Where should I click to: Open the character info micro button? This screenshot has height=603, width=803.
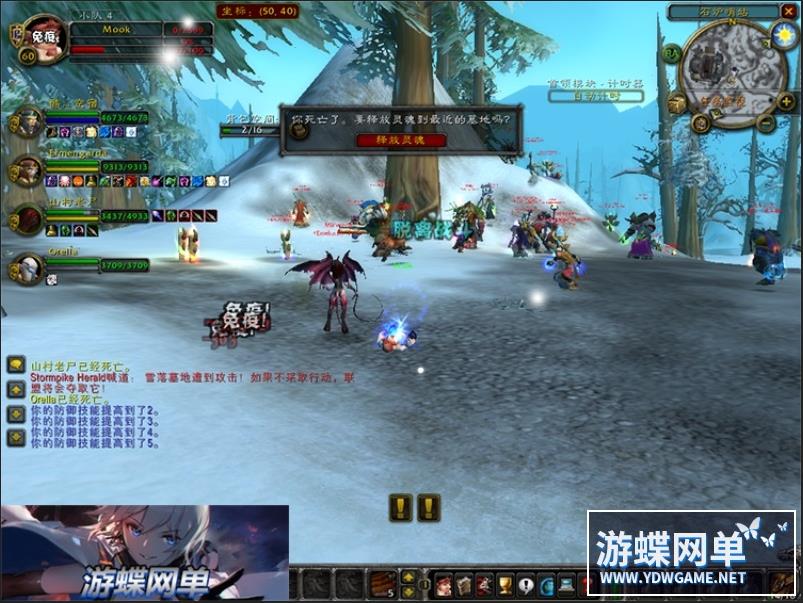[442, 585]
